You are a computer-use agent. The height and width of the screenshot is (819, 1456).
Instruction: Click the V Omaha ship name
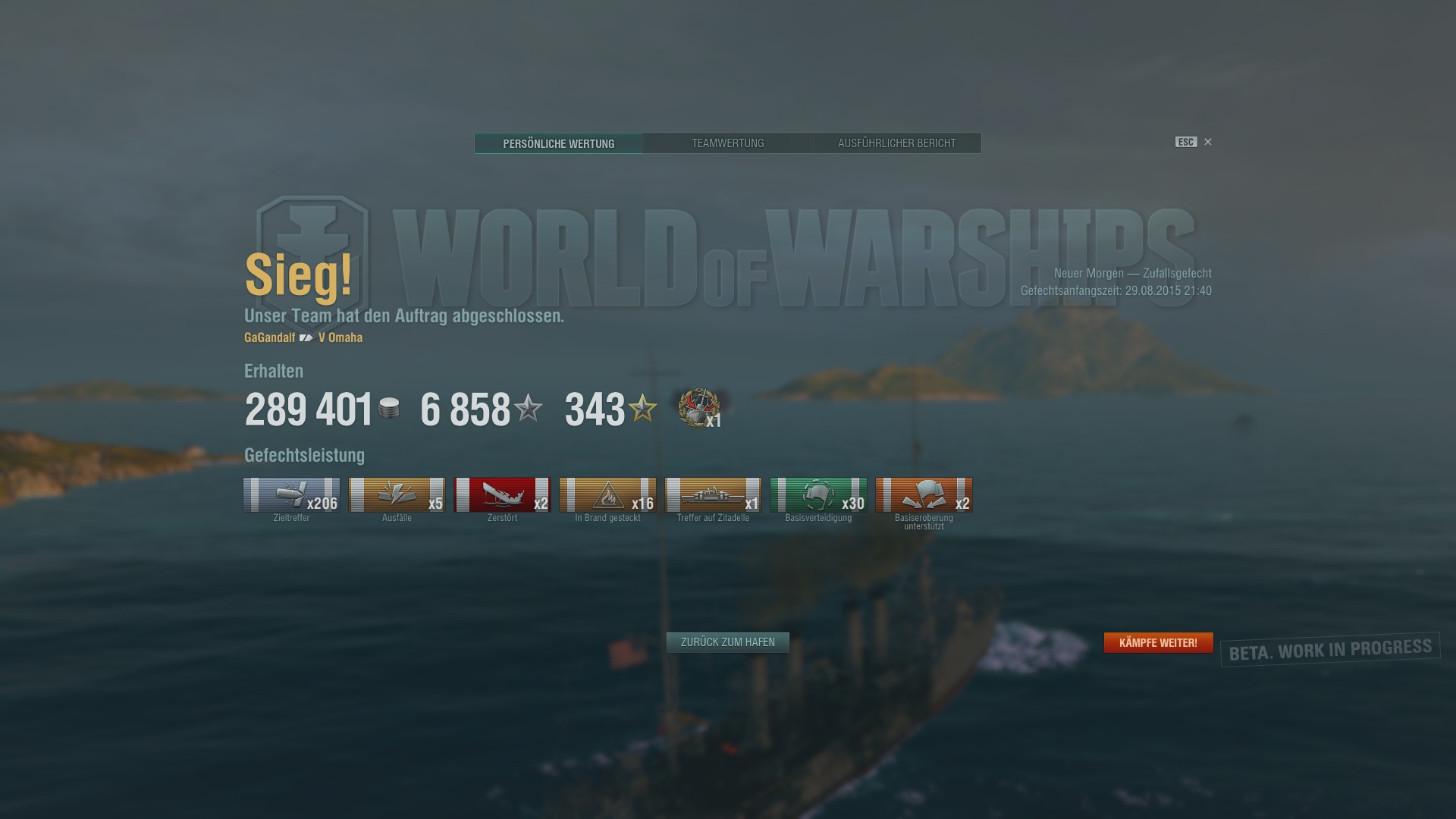click(x=340, y=338)
